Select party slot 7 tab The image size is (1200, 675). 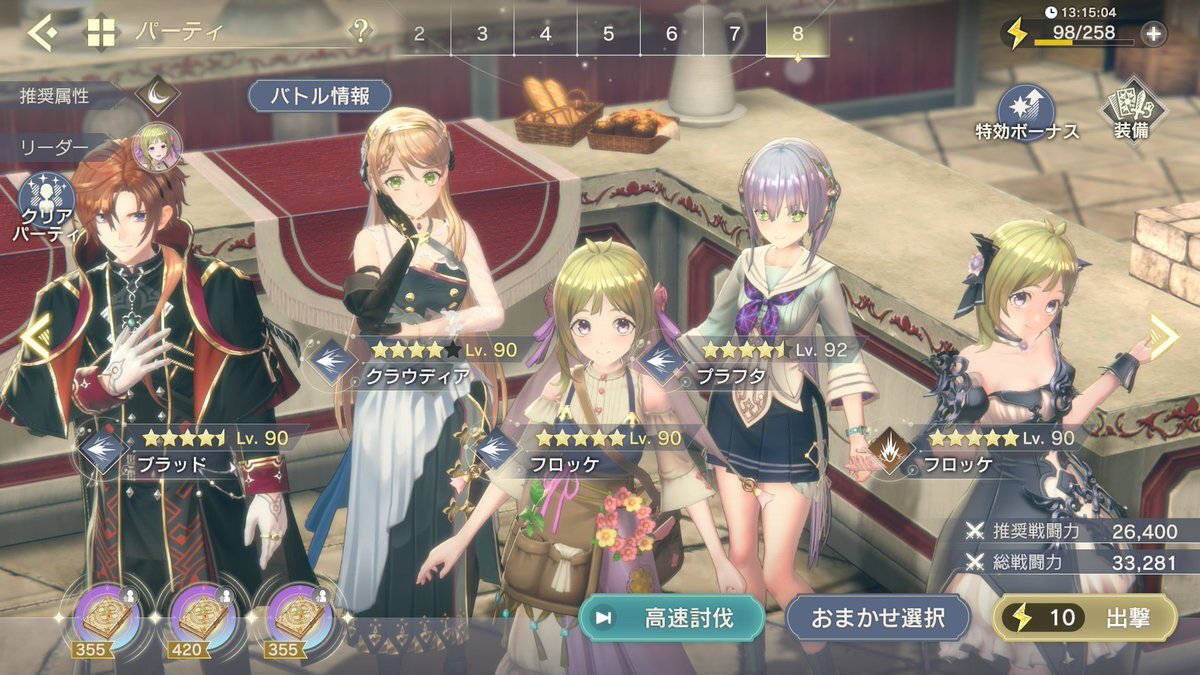coord(734,34)
